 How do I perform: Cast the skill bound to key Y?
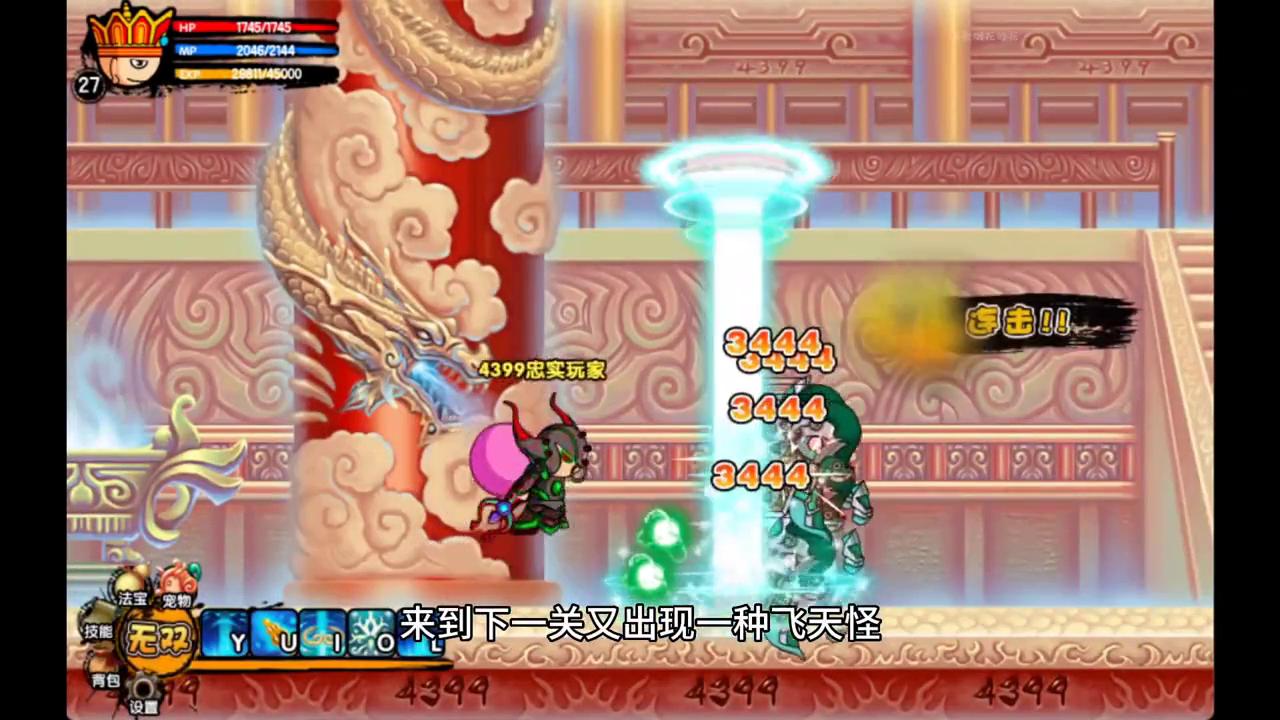tap(226, 632)
